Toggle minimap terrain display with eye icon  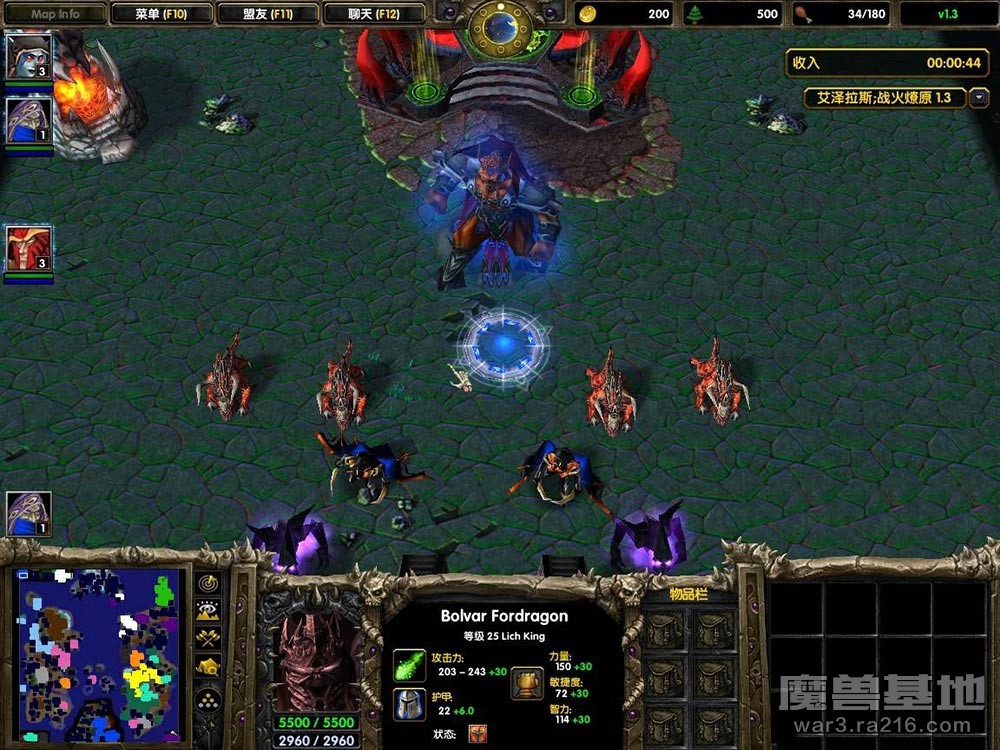[x=209, y=610]
